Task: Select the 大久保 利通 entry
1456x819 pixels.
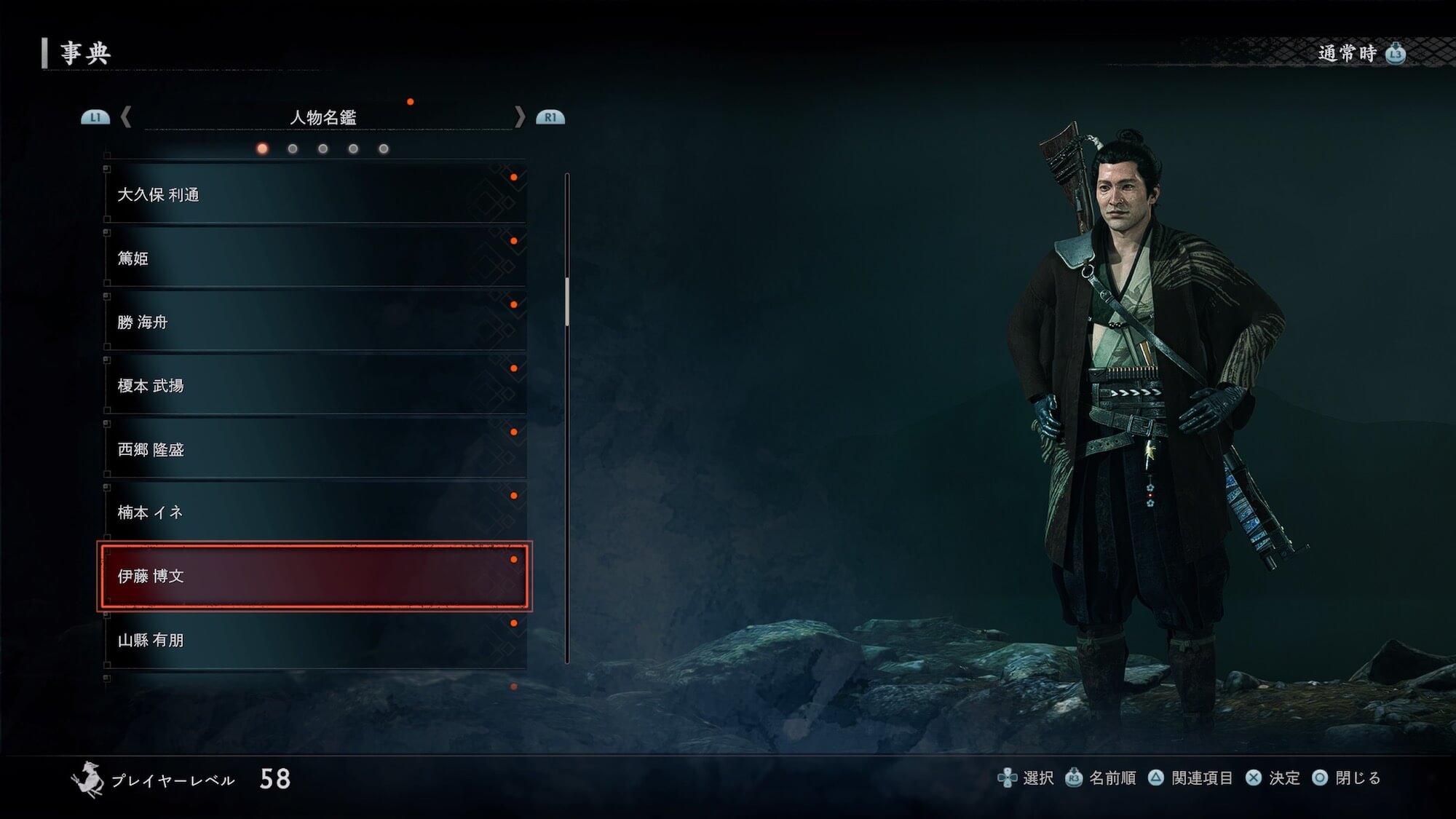Action: coord(314,194)
